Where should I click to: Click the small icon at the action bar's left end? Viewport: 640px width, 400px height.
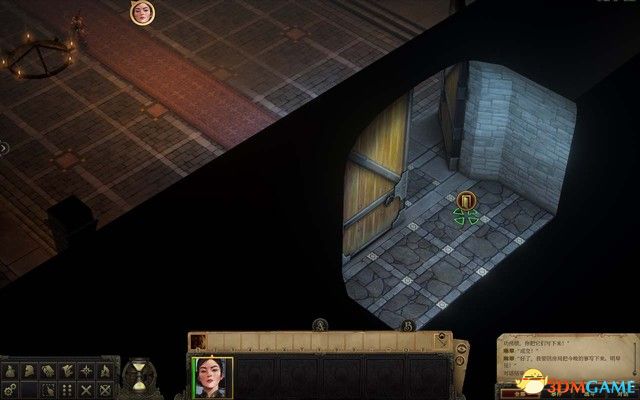point(197,341)
